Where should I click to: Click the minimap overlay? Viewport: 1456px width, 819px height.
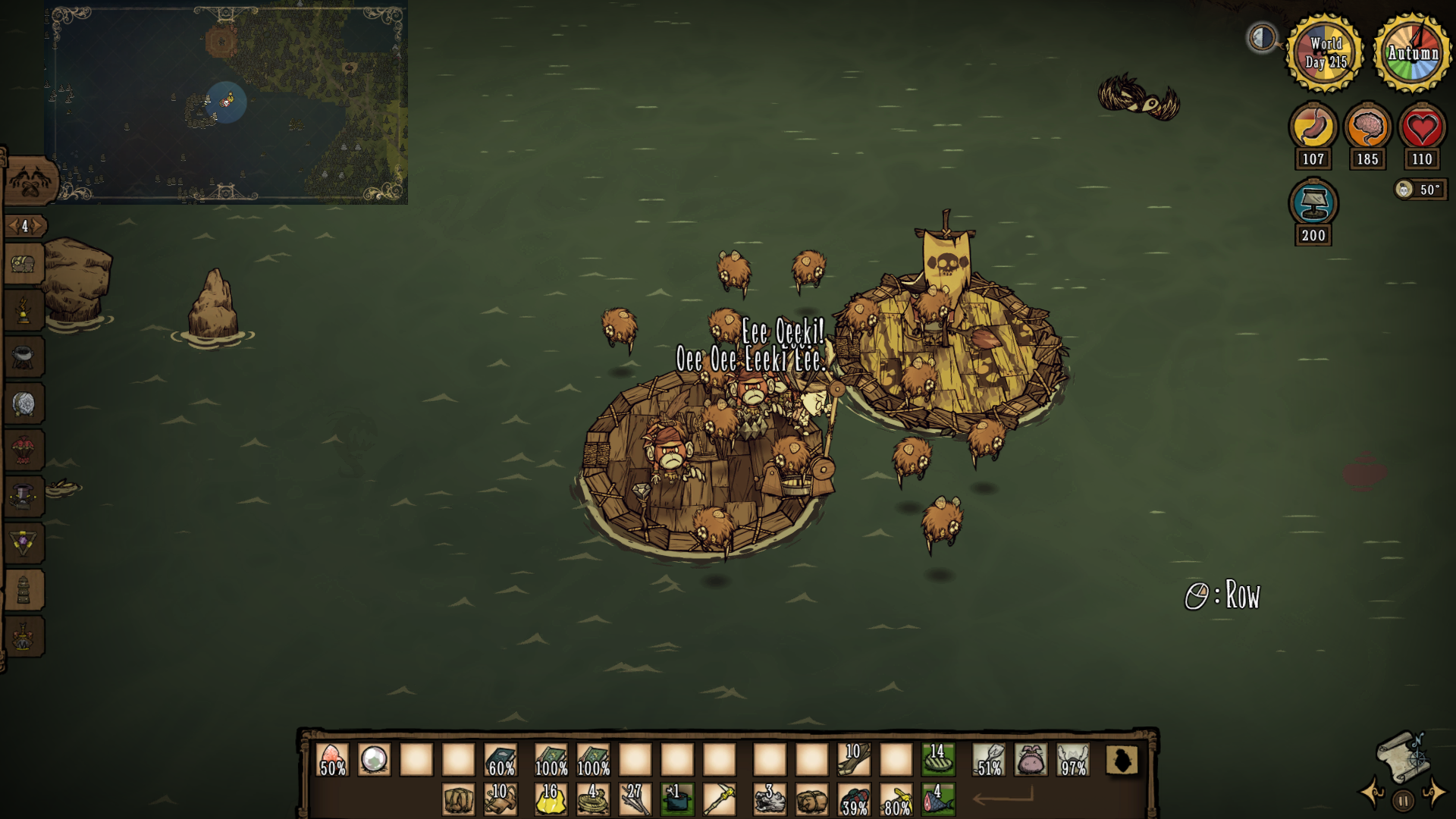pos(226,102)
